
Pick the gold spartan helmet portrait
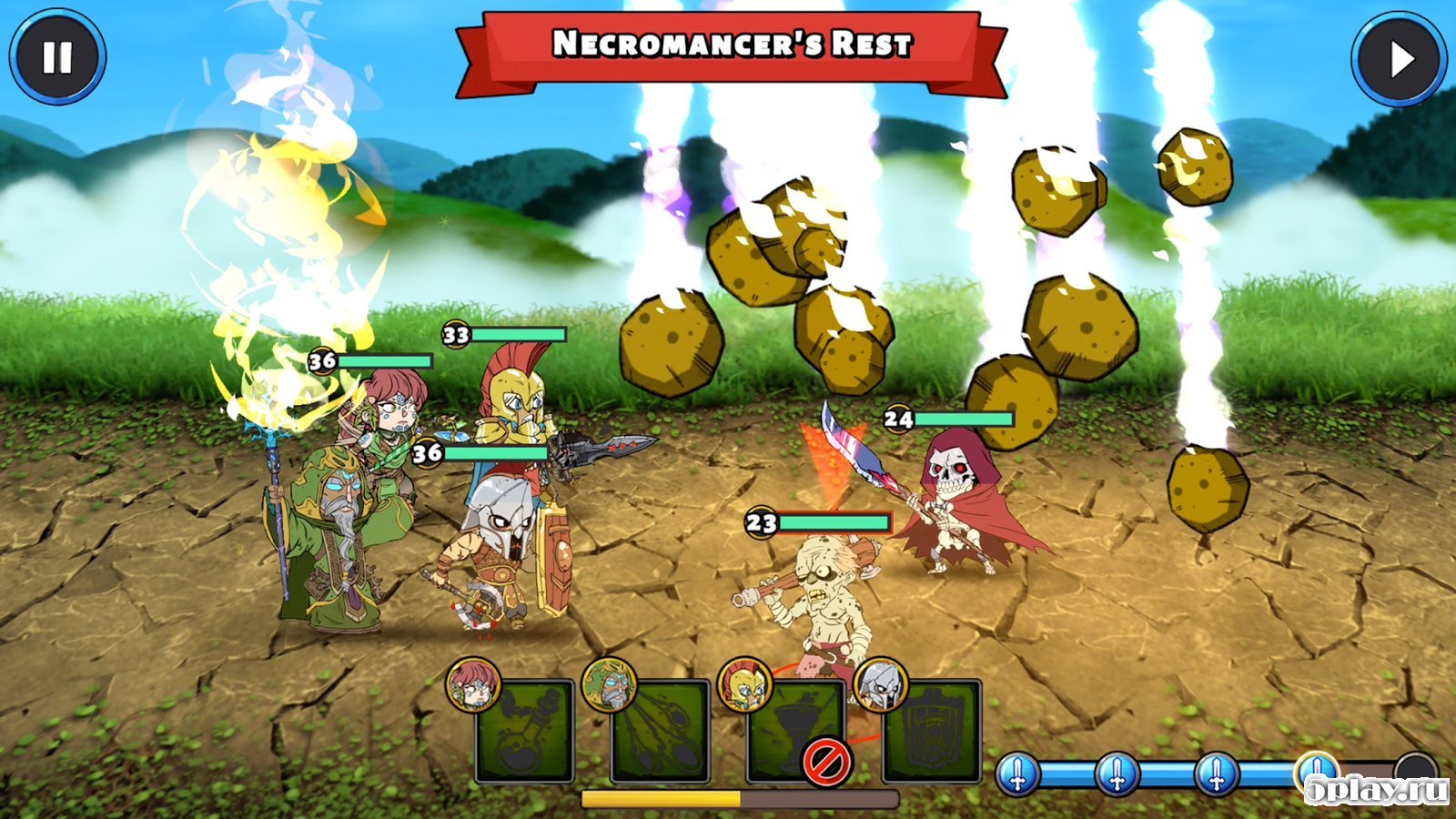pyautogui.click(x=744, y=684)
